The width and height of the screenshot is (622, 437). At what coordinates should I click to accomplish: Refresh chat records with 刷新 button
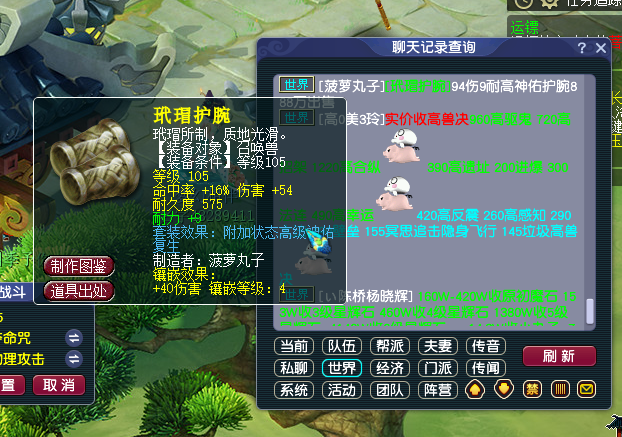(558, 356)
